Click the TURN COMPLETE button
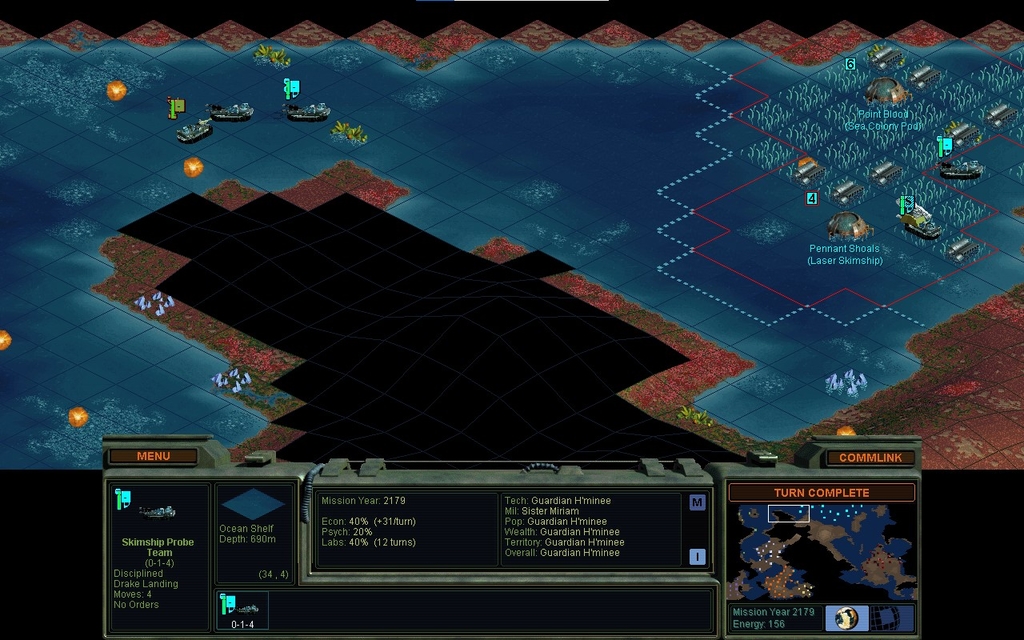 coord(821,493)
